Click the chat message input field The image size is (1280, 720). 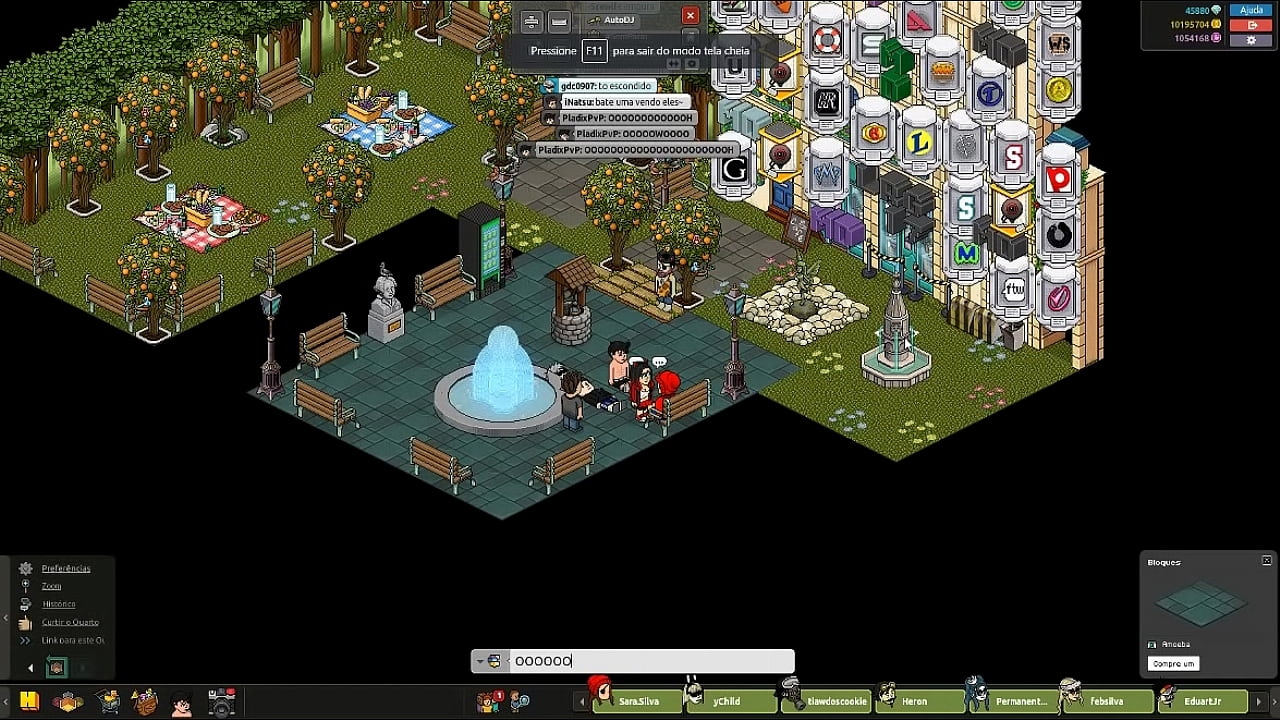650,661
